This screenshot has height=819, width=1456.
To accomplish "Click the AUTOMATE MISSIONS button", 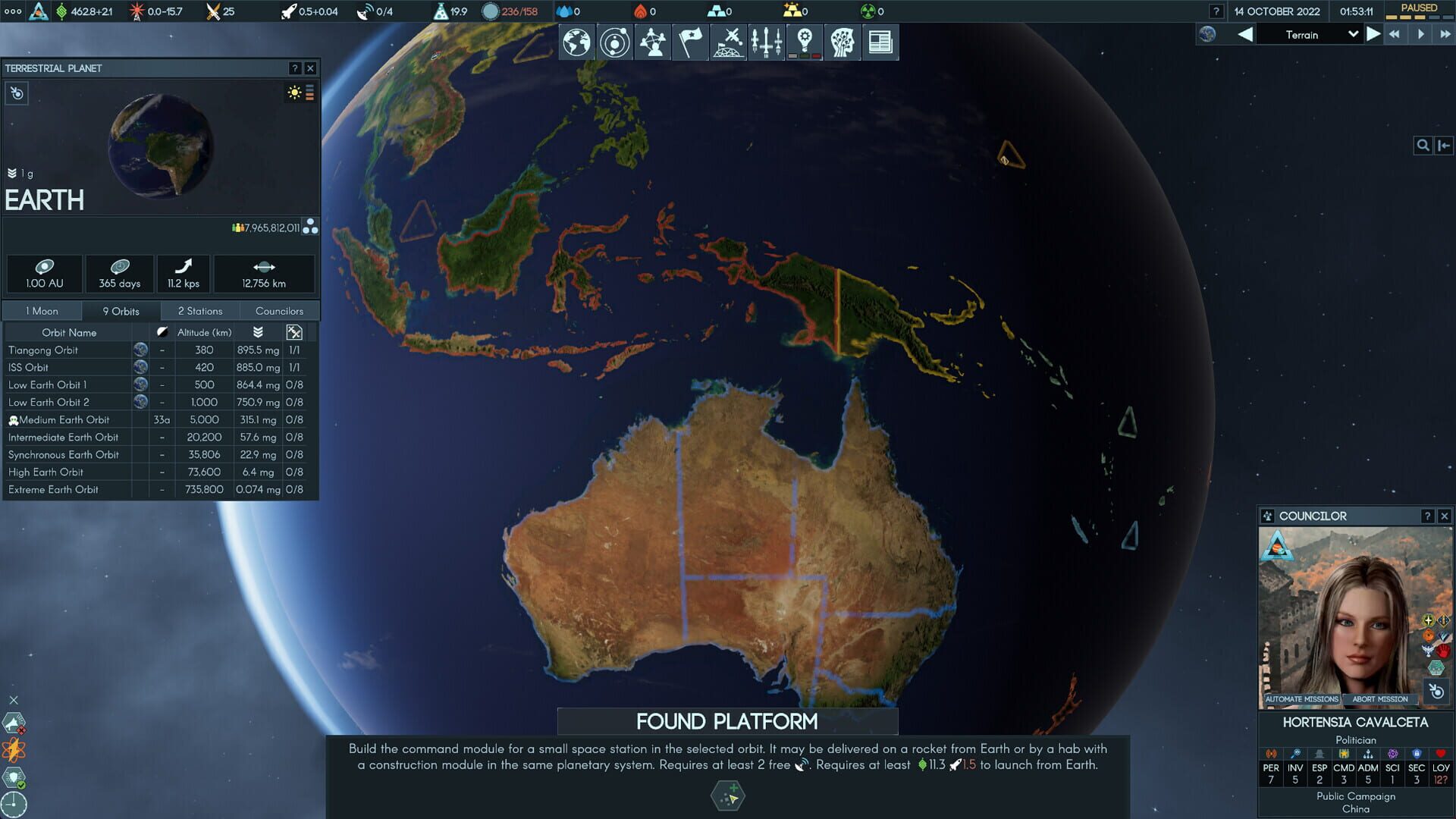I will pyautogui.click(x=1301, y=699).
